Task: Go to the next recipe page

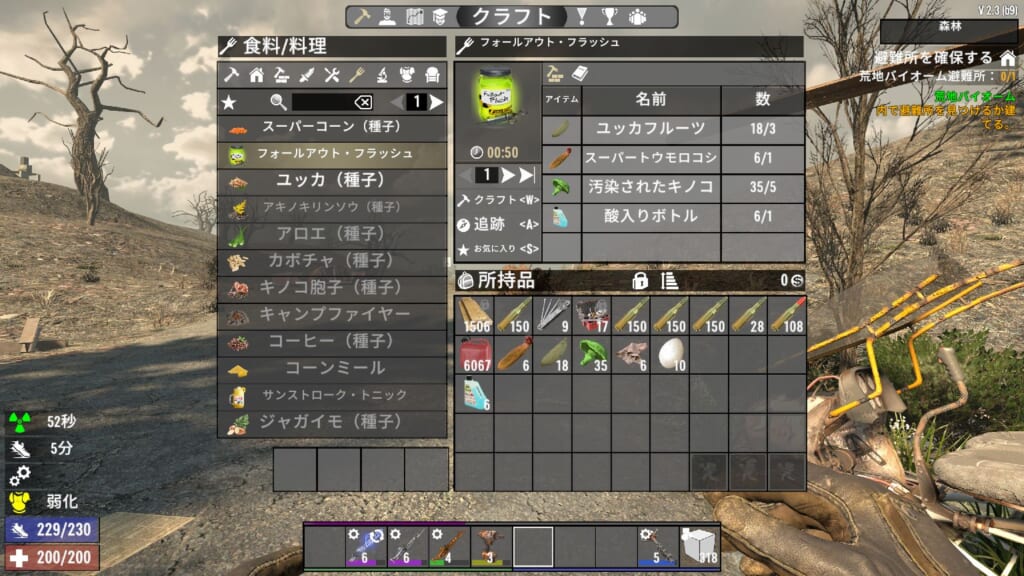Action: coord(437,102)
